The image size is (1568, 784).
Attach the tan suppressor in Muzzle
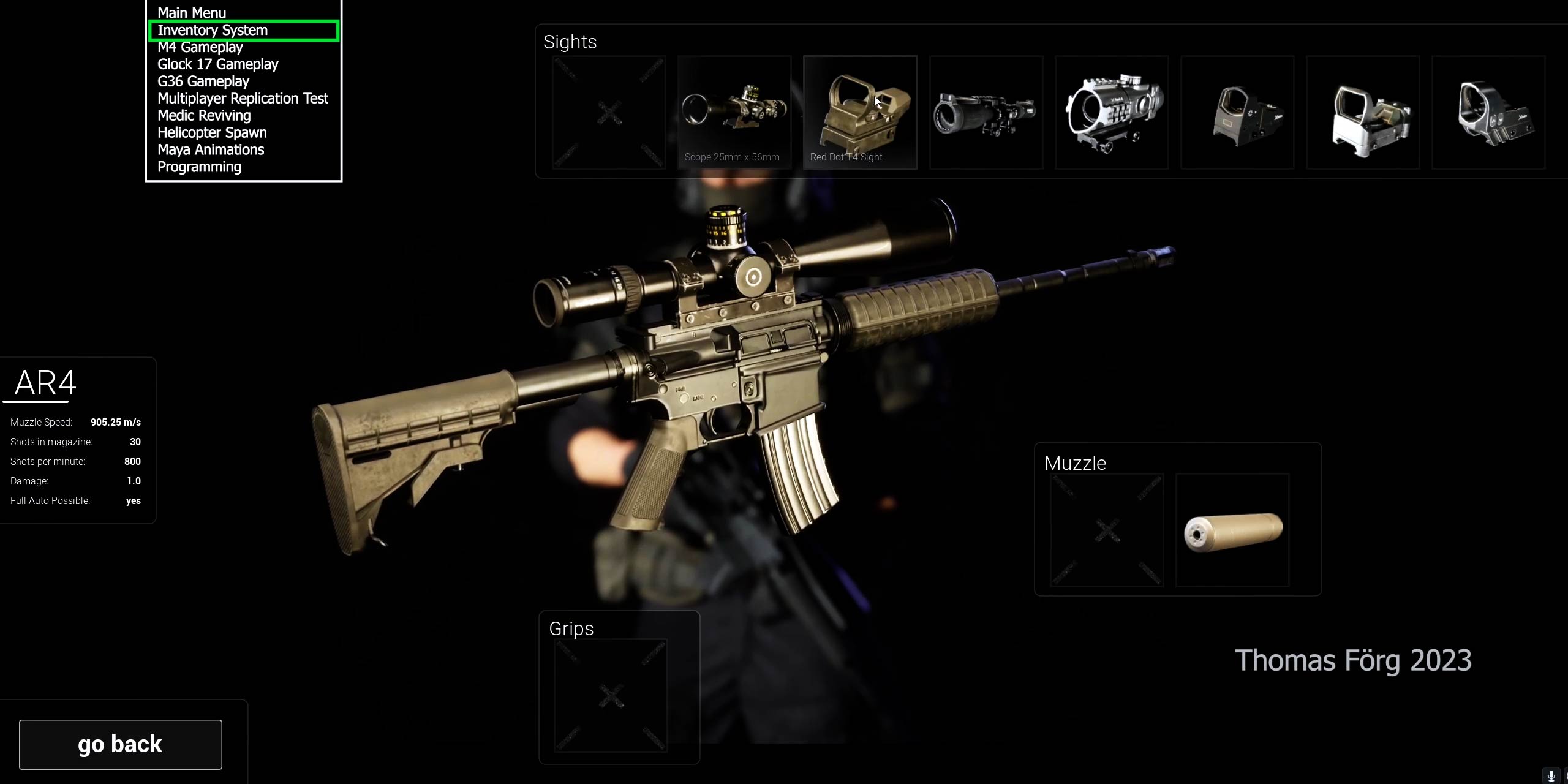pyautogui.click(x=1232, y=530)
